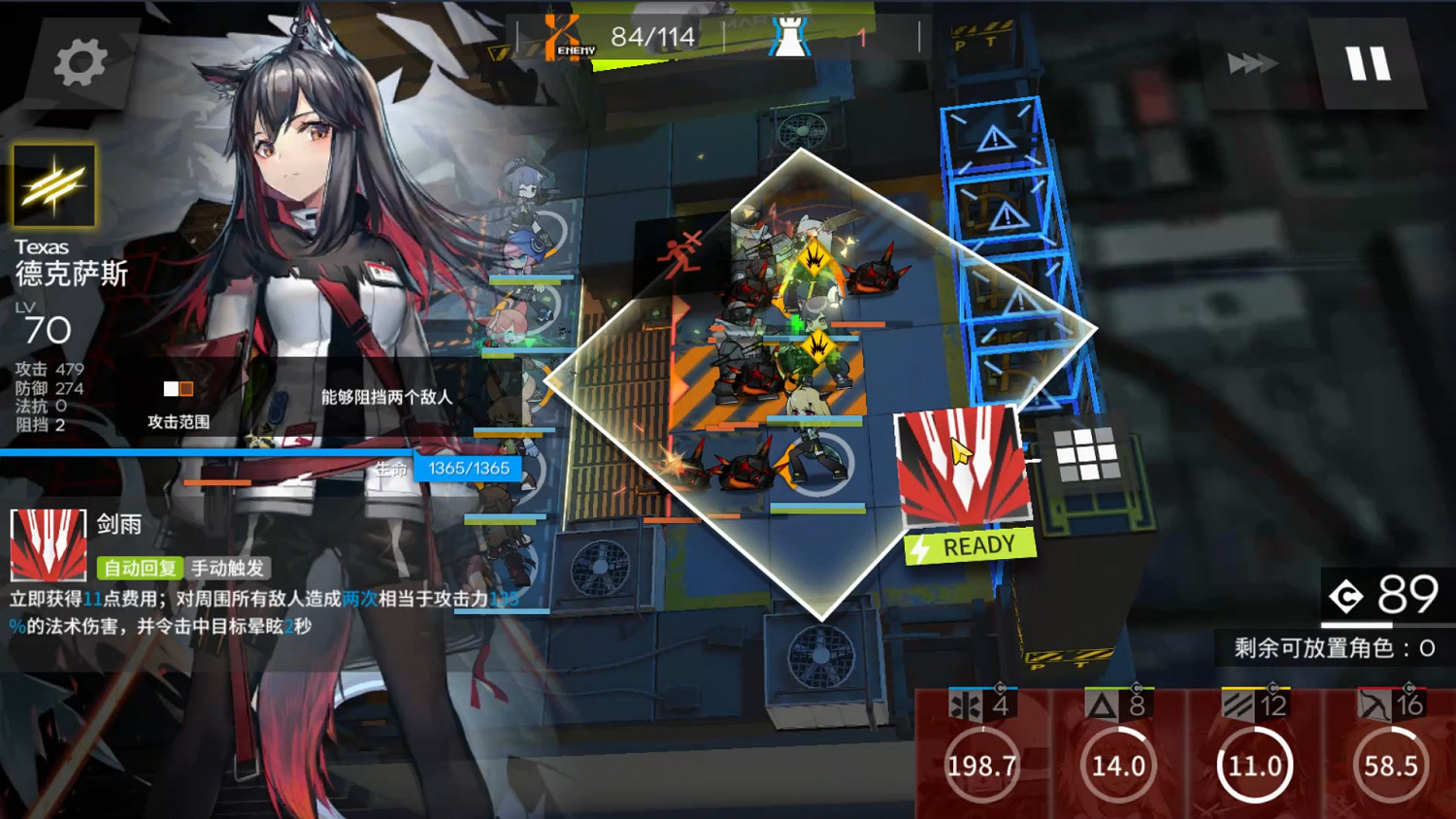Select Texas's 剑雨 skill icon

click(50, 546)
